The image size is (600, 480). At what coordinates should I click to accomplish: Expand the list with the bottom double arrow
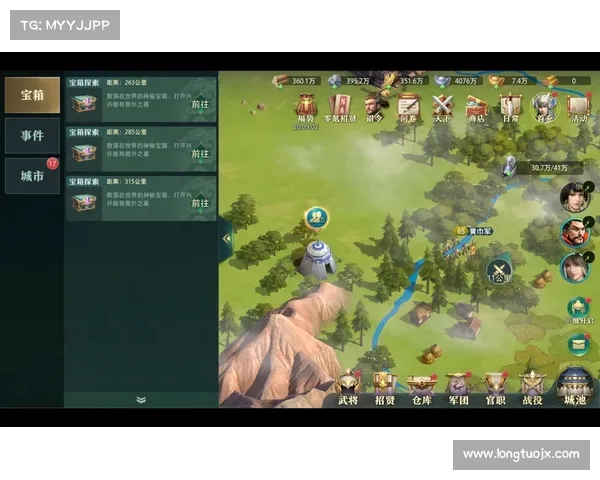pos(141,399)
